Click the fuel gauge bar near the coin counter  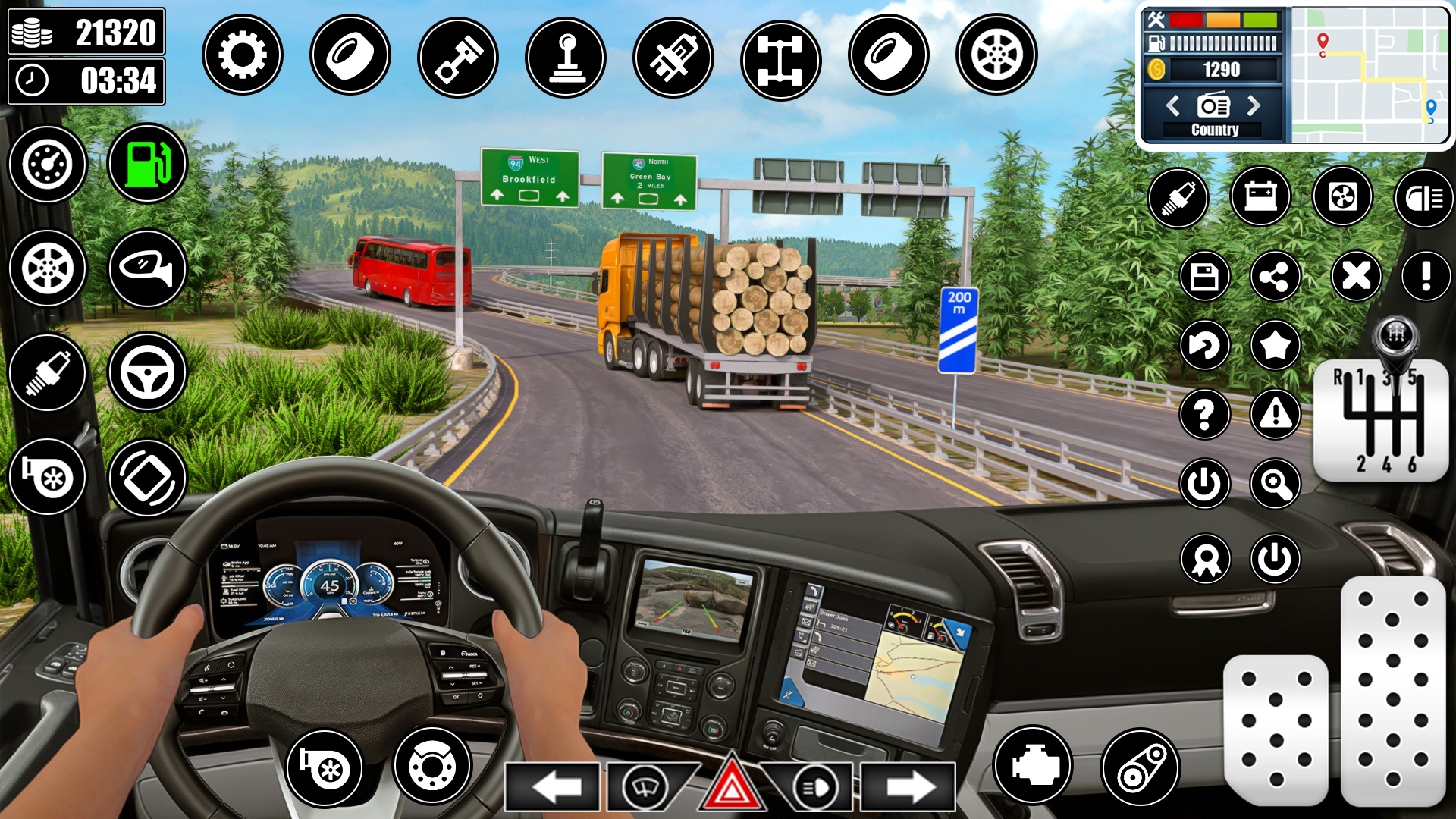coord(1222,42)
